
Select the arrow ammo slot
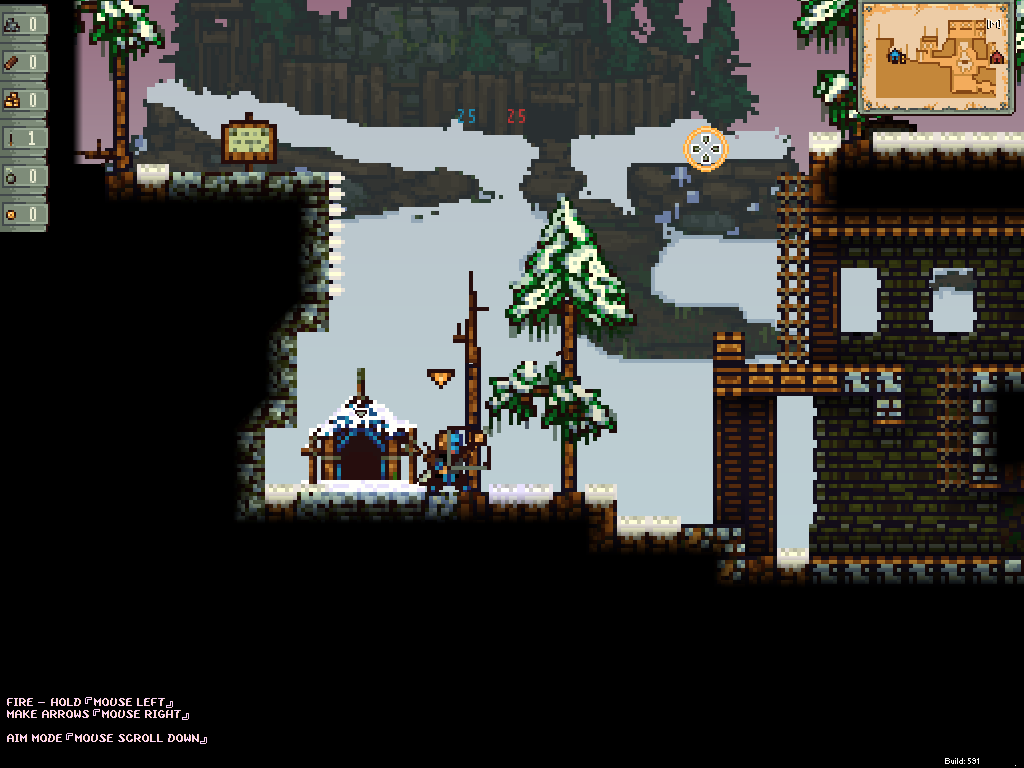coord(23,138)
